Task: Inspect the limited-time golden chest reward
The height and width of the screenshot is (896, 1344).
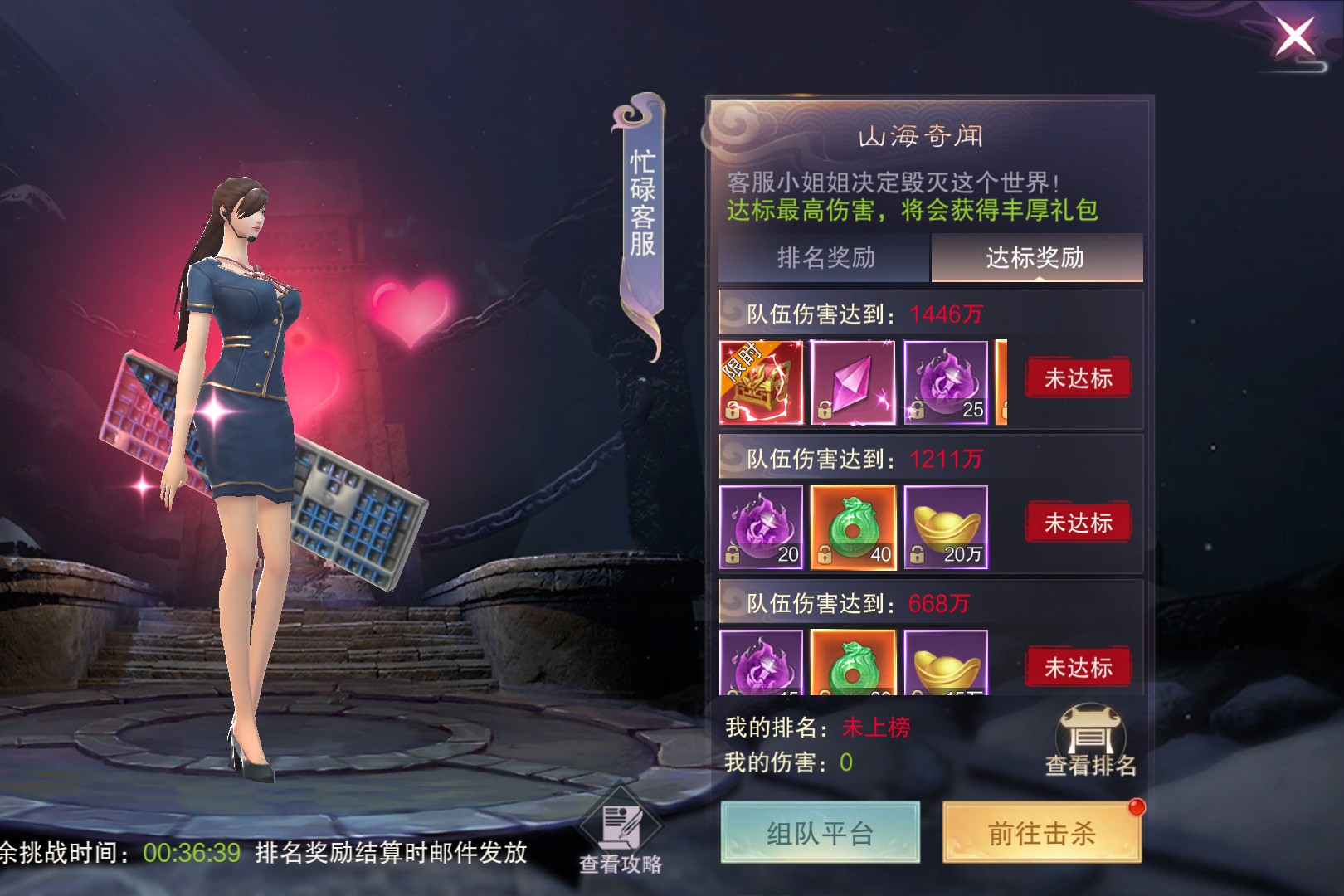Action: [761, 382]
